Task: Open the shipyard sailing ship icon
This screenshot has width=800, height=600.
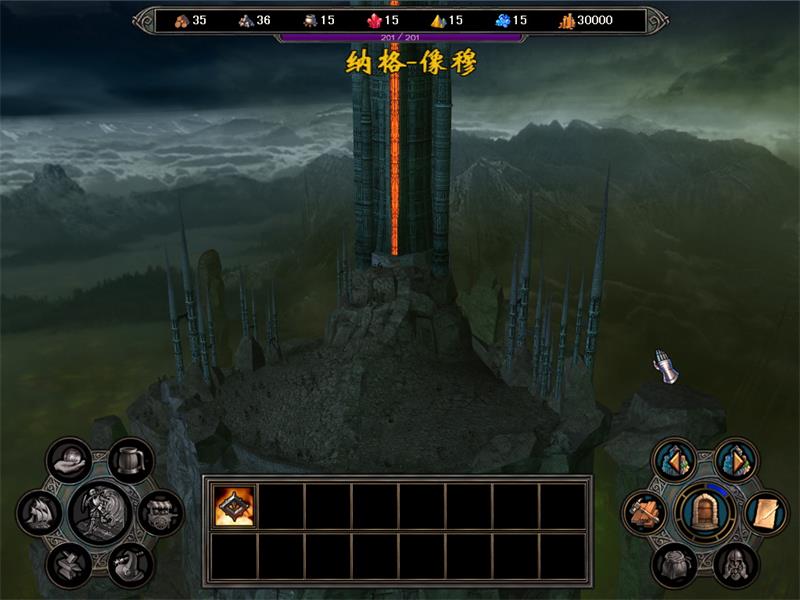Action: [40, 513]
